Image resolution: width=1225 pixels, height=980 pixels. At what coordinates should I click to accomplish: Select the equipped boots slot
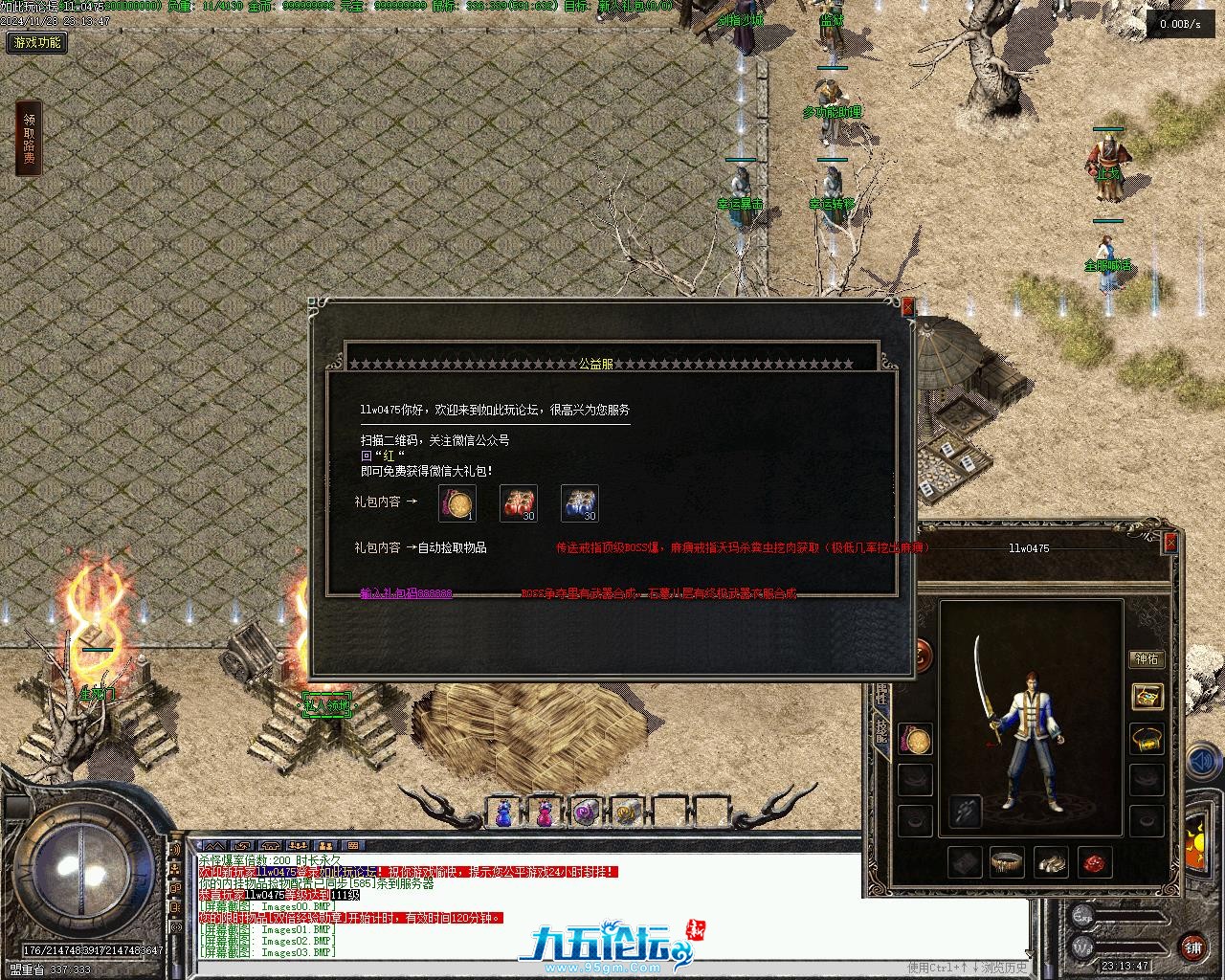point(1051,862)
